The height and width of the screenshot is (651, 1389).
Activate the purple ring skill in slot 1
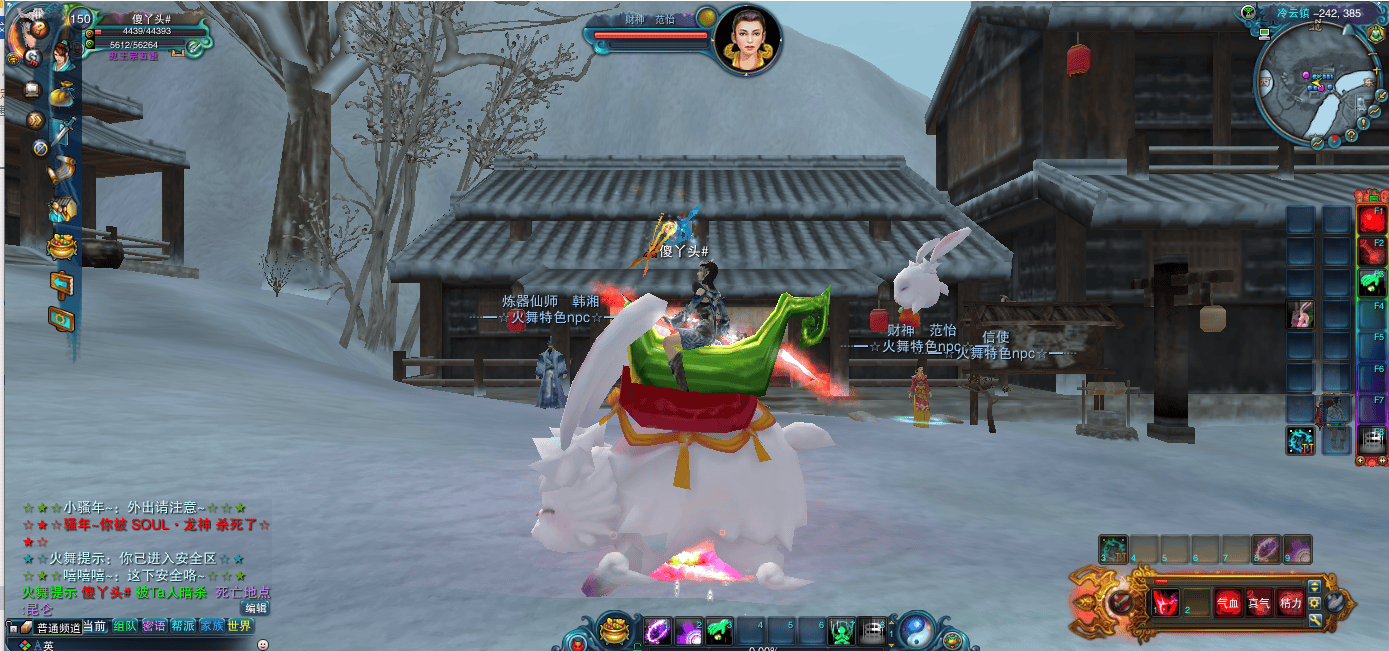(x=658, y=632)
